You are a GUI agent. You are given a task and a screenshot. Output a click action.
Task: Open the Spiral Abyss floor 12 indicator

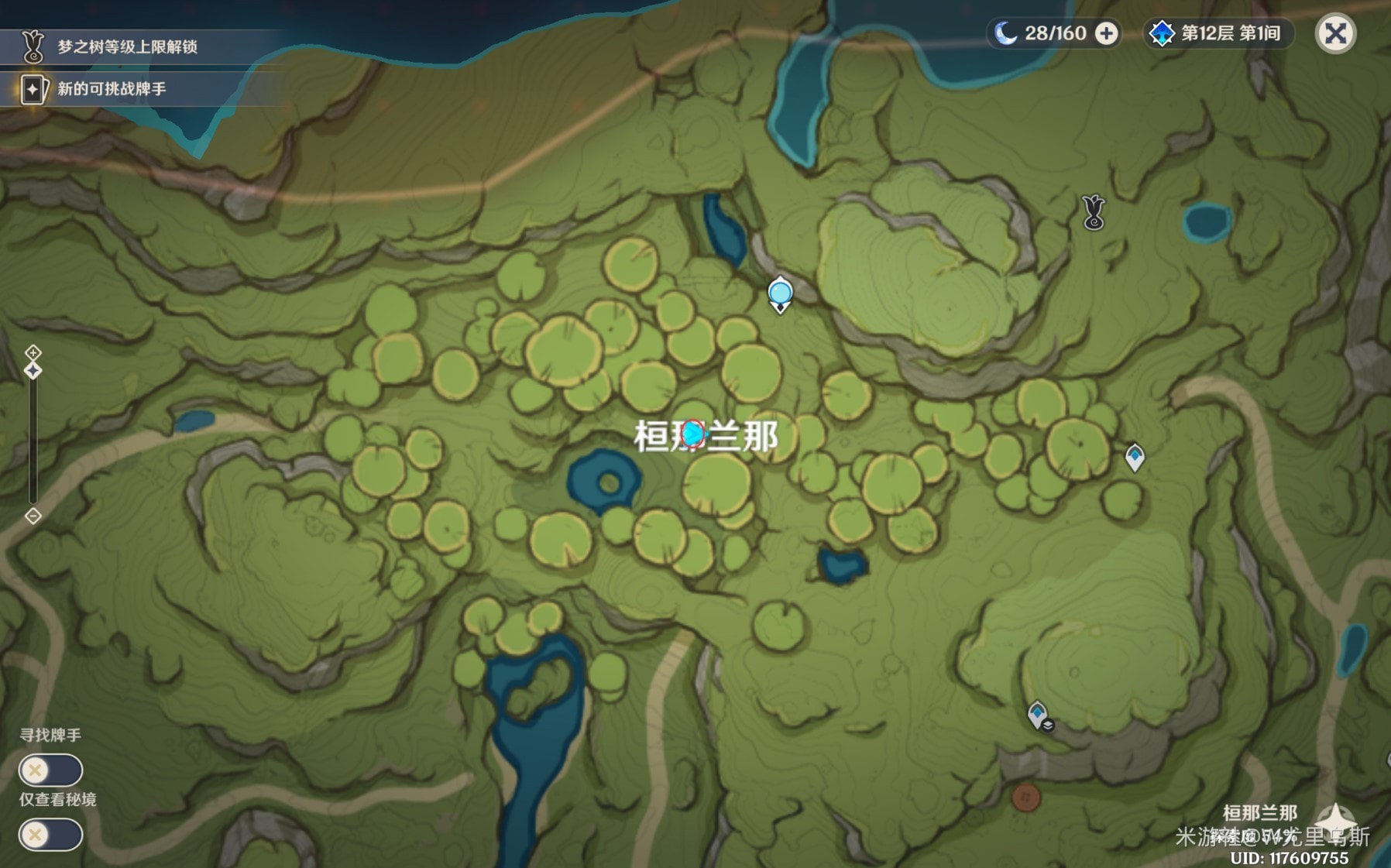[1217, 34]
